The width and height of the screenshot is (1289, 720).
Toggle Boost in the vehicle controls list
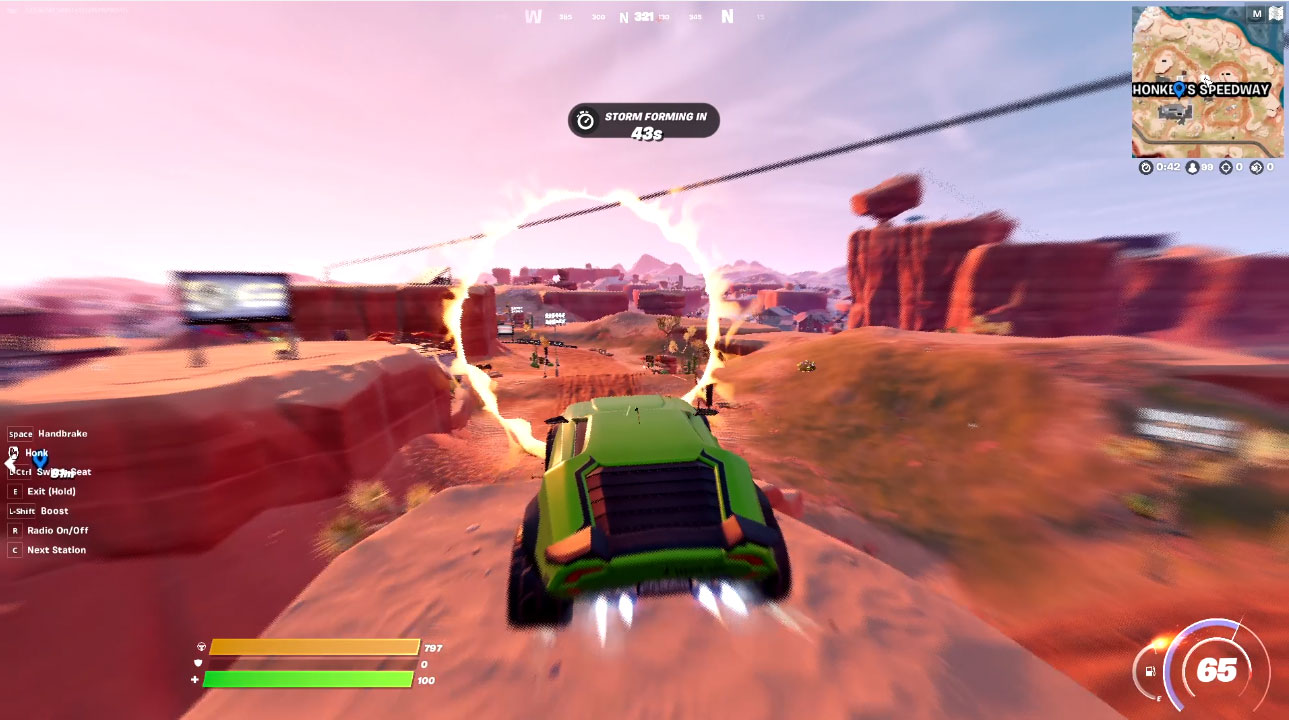point(52,510)
